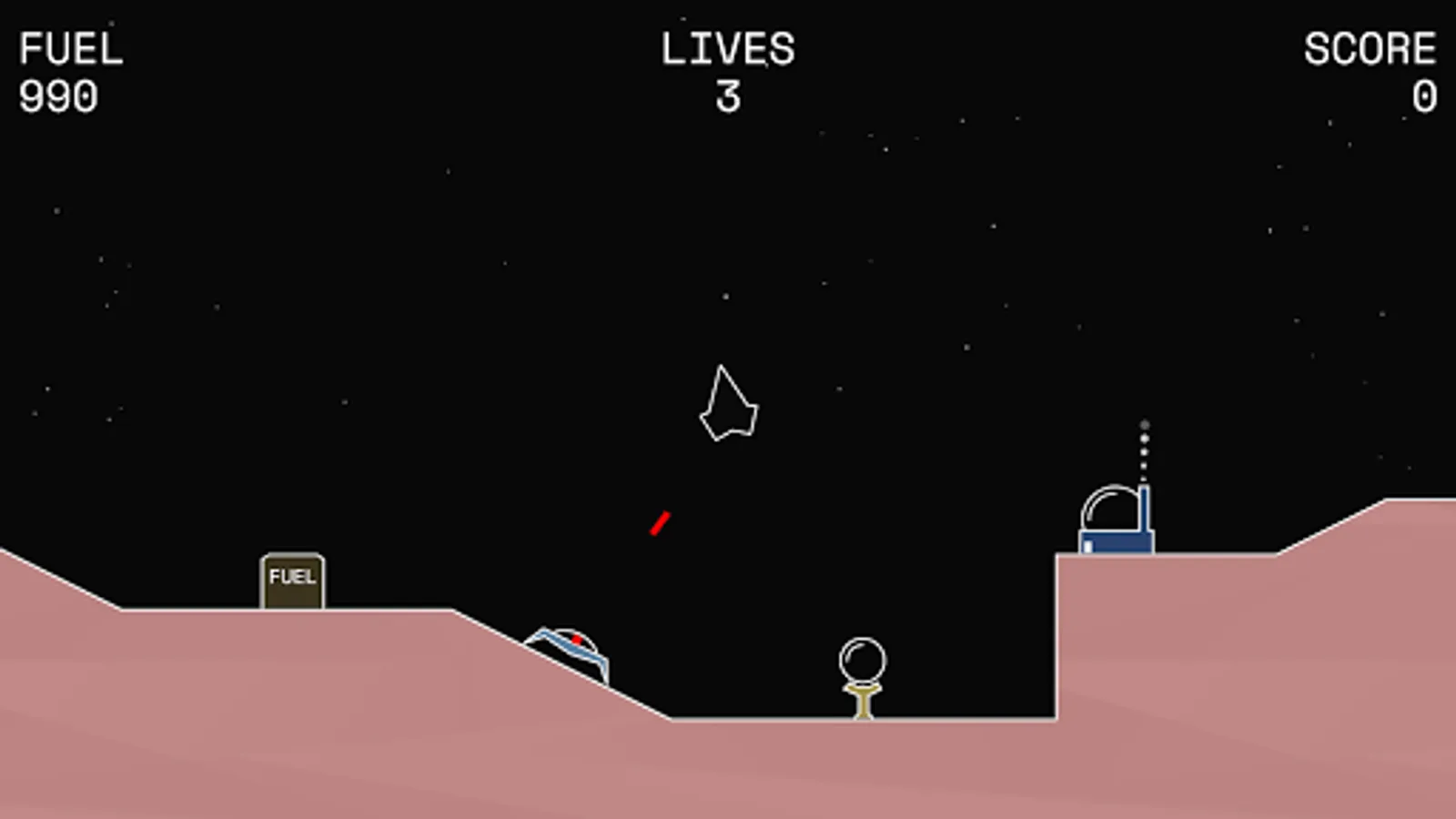Click the pink landing plain beneath the beacon

coord(864,764)
